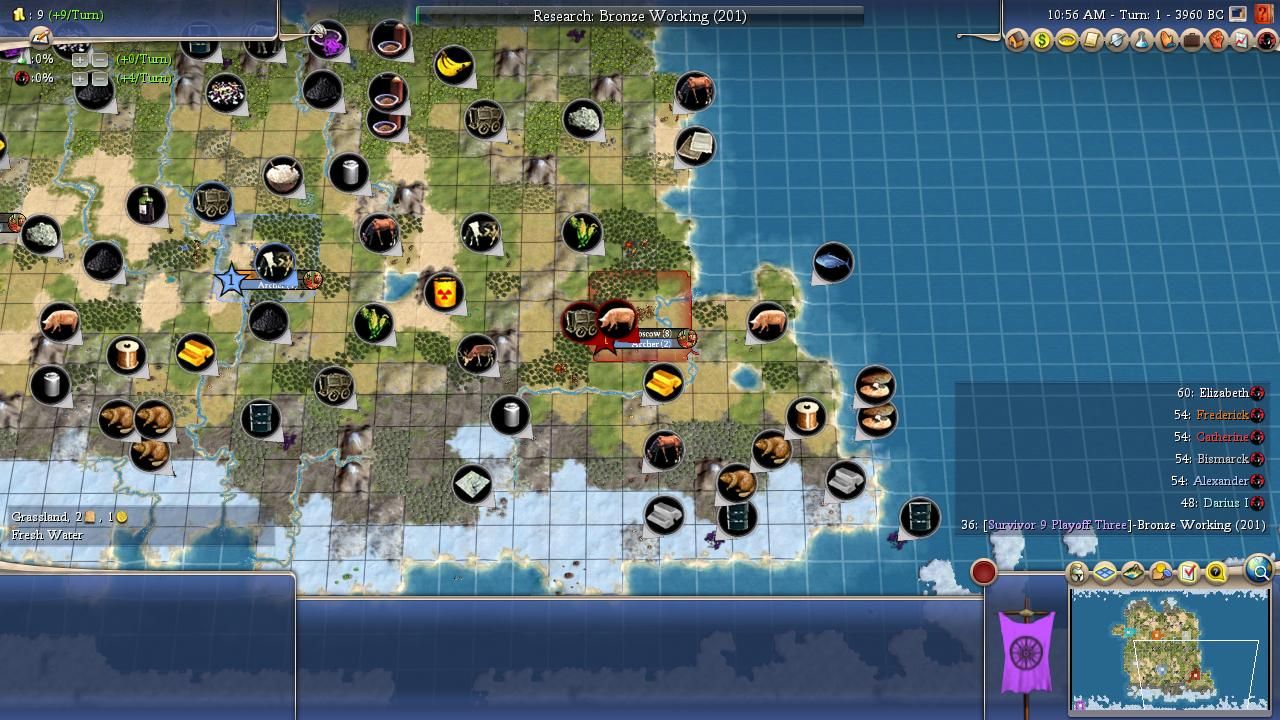Open the Domestic Advisor house icon
Image resolution: width=1280 pixels, height=720 pixels.
click(x=1017, y=41)
